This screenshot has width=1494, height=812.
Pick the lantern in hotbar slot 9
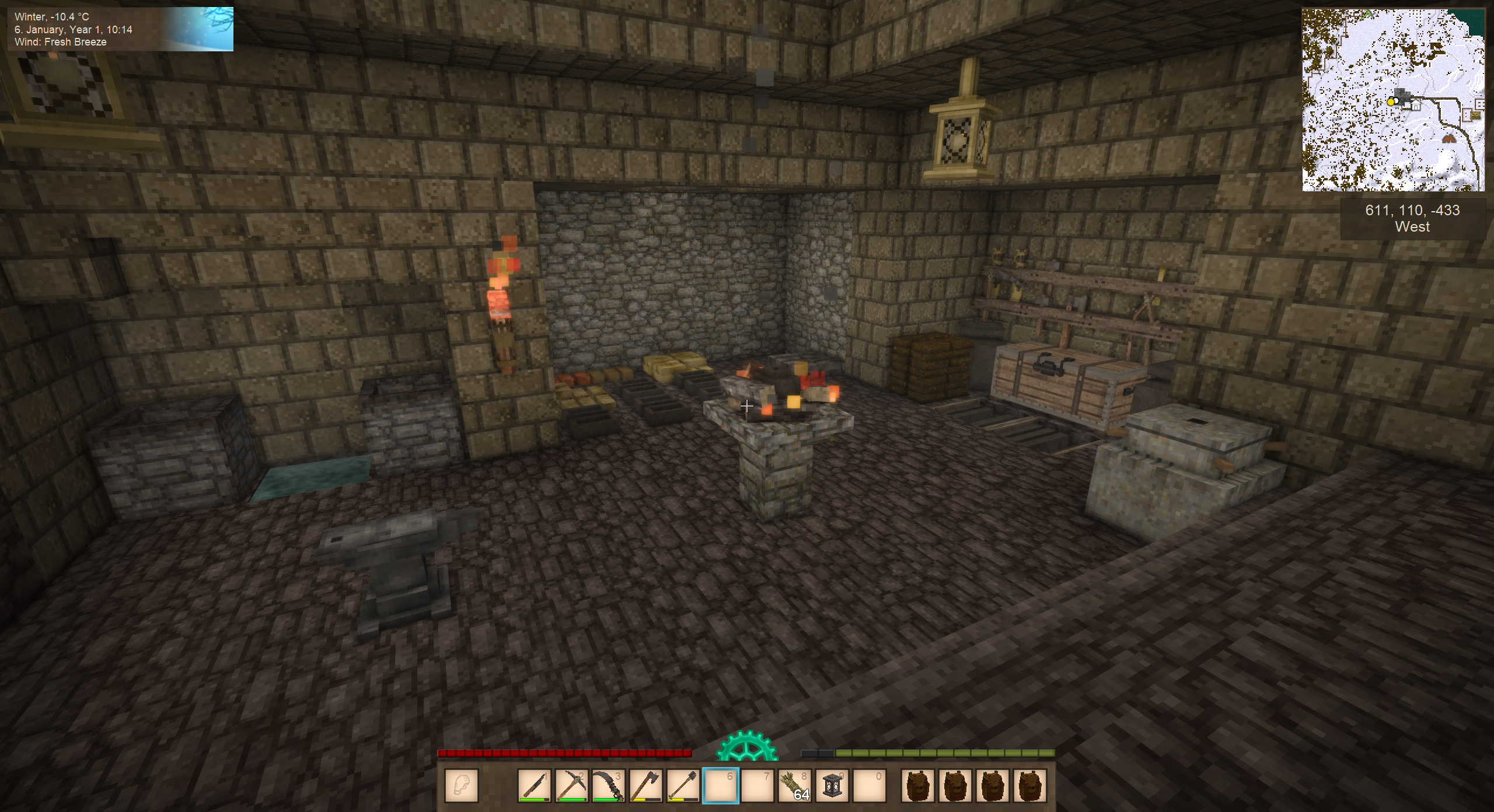coord(832,785)
